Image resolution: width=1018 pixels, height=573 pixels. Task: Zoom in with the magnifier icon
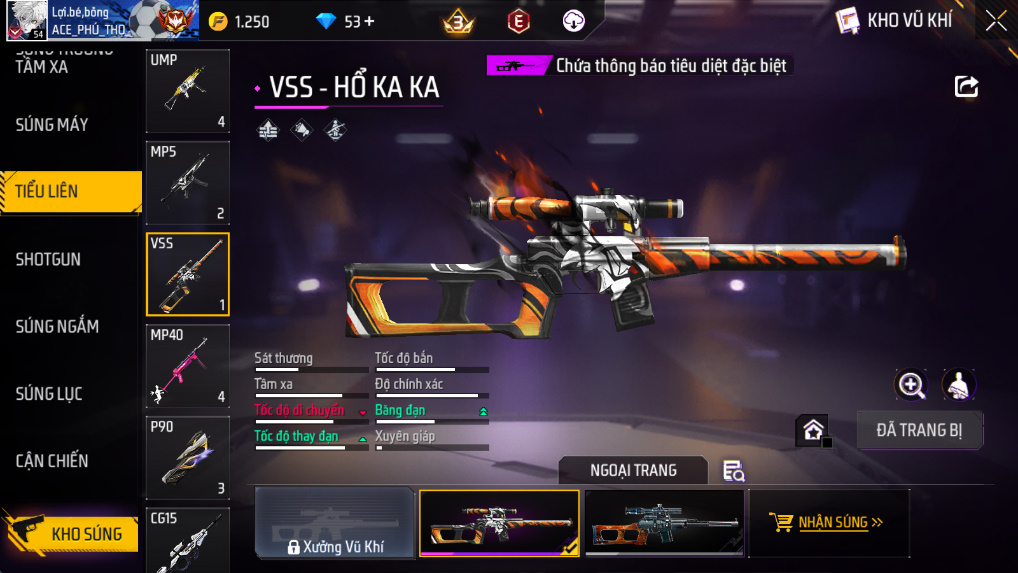click(910, 385)
